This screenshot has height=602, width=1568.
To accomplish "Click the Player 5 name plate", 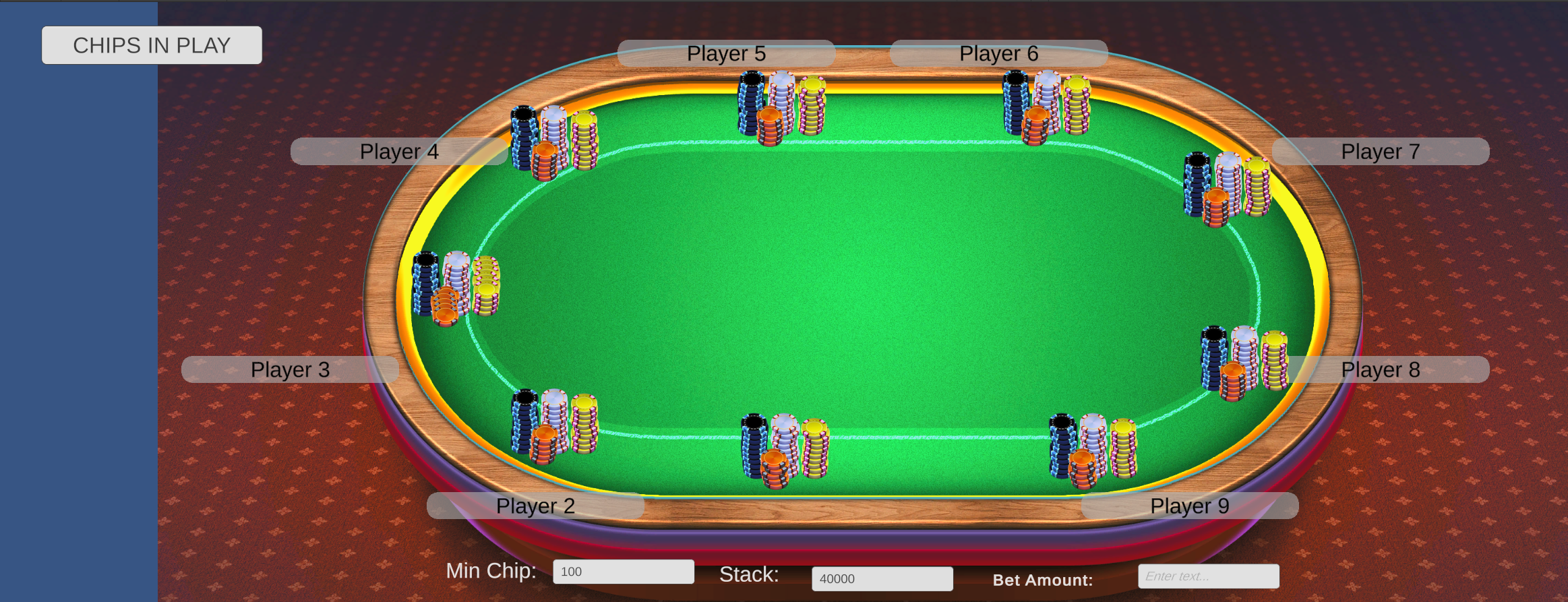I will (725, 53).
